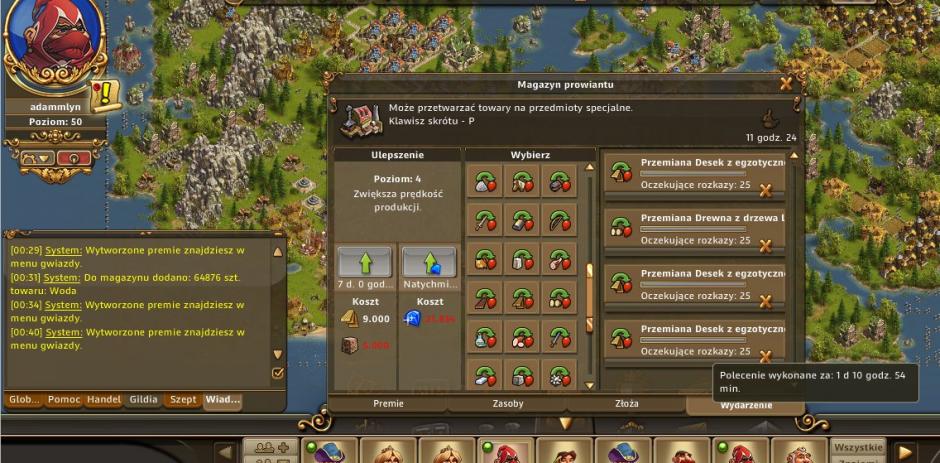Image resolution: width=940 pixels, height=463 pixels.
Task: Advance the specialist bar with right arrow
Action: coord(905,452)
